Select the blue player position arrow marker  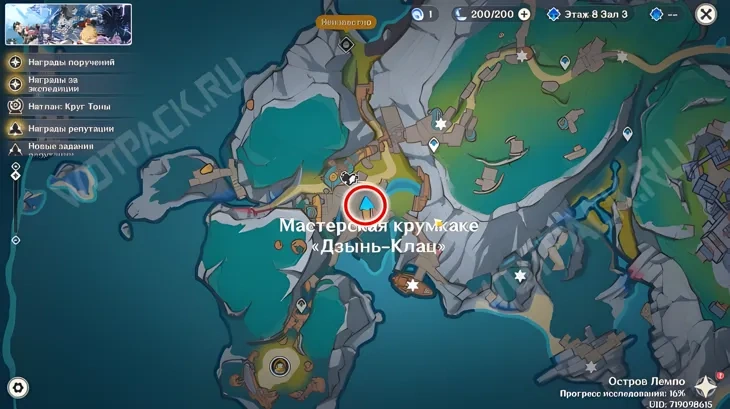point(367,205)
